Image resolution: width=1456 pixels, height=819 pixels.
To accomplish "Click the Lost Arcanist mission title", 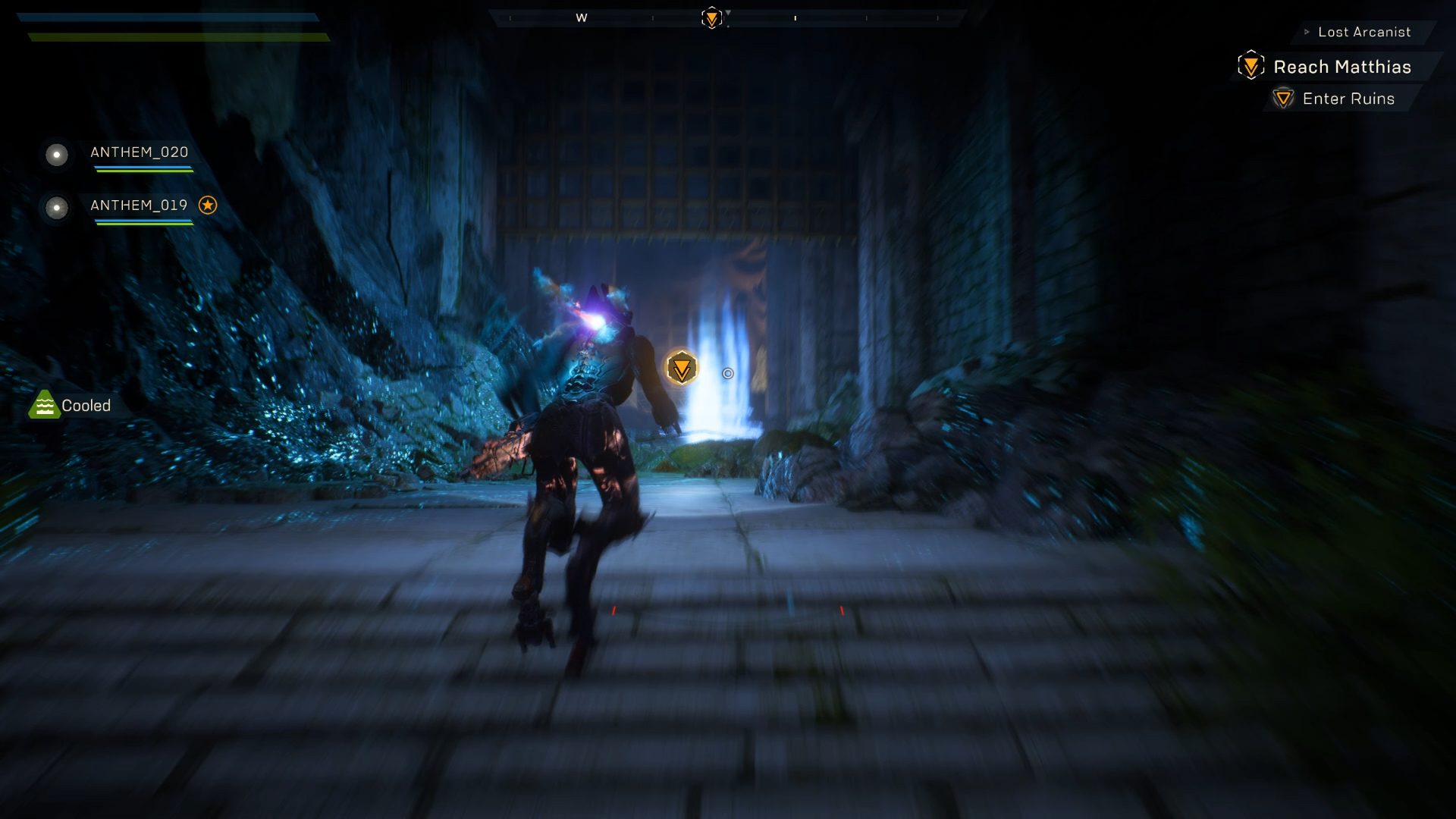I will pos(1364,32).
